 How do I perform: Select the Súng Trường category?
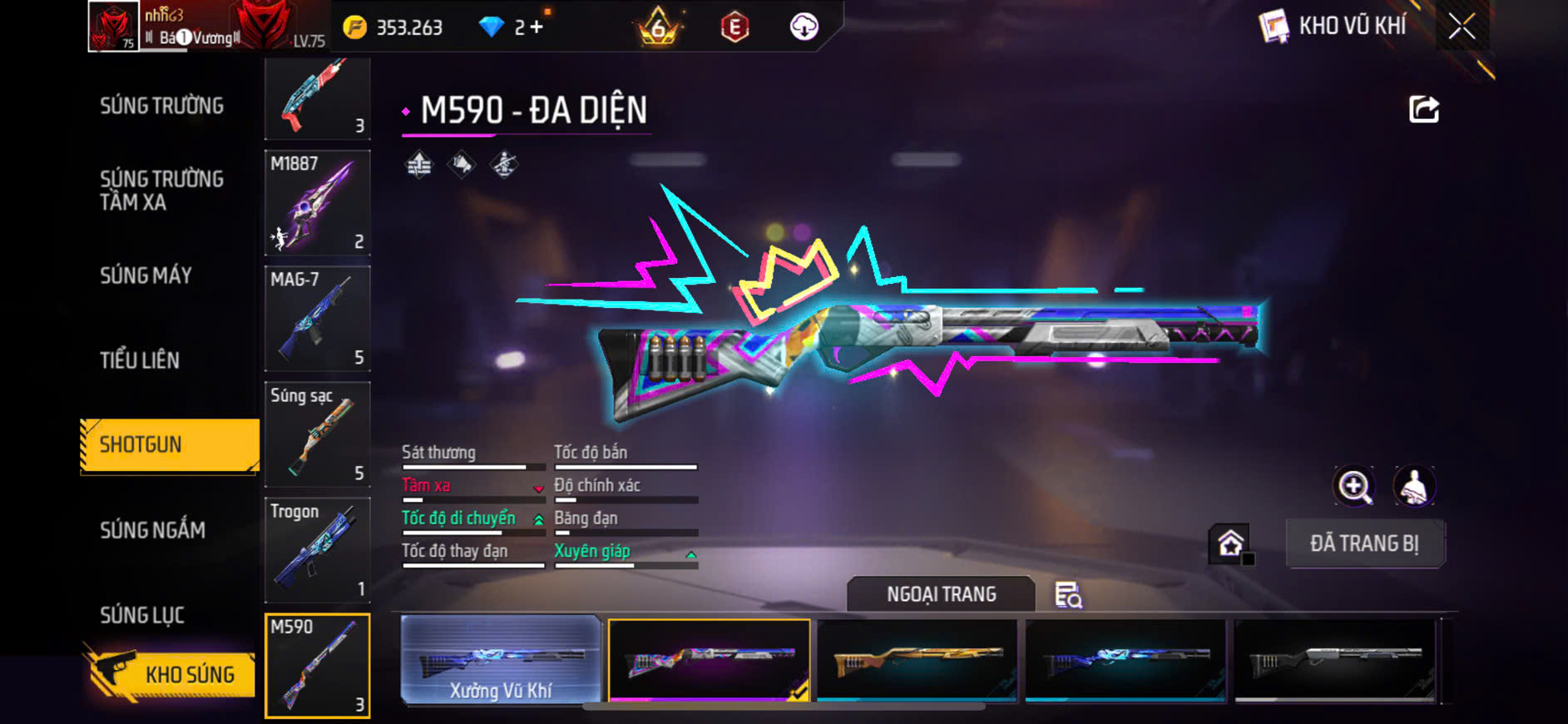(161, 106)
